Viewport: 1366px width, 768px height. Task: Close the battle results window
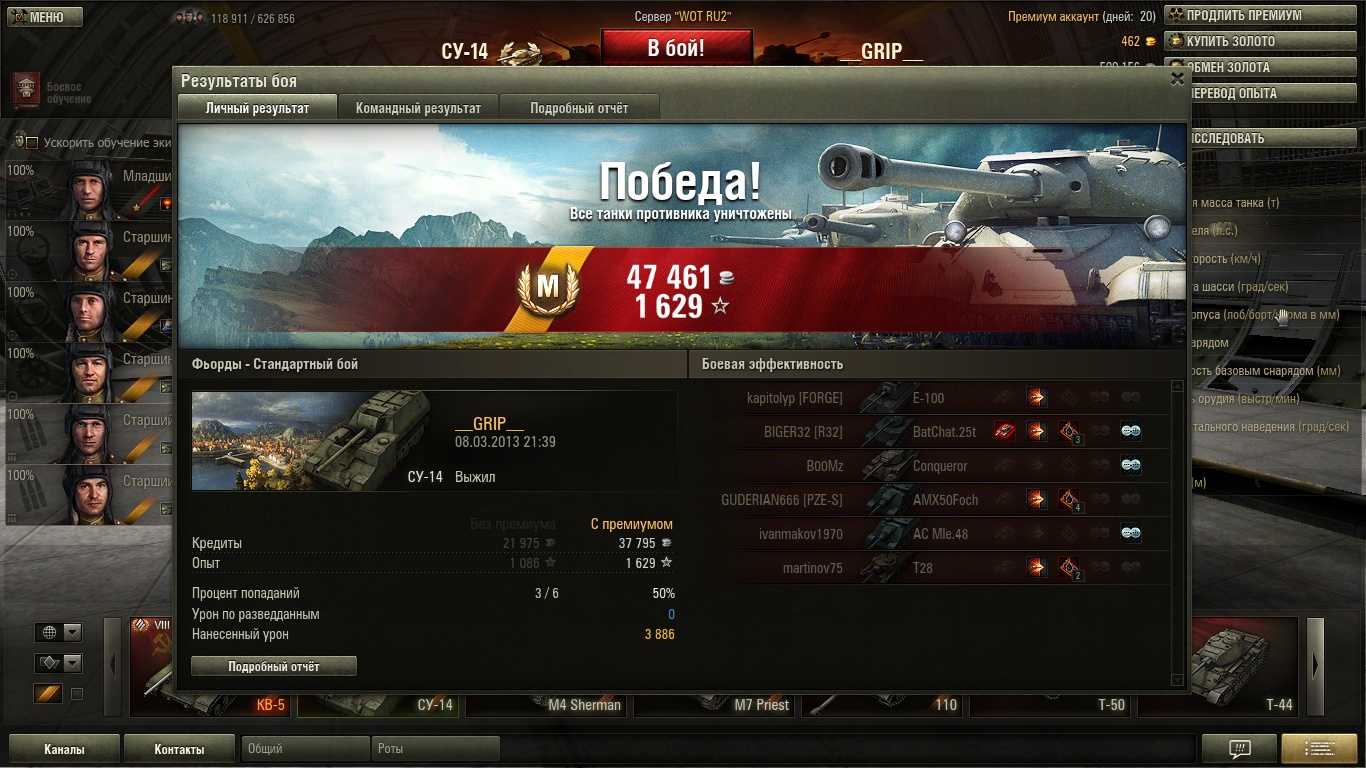[1177, 79]
